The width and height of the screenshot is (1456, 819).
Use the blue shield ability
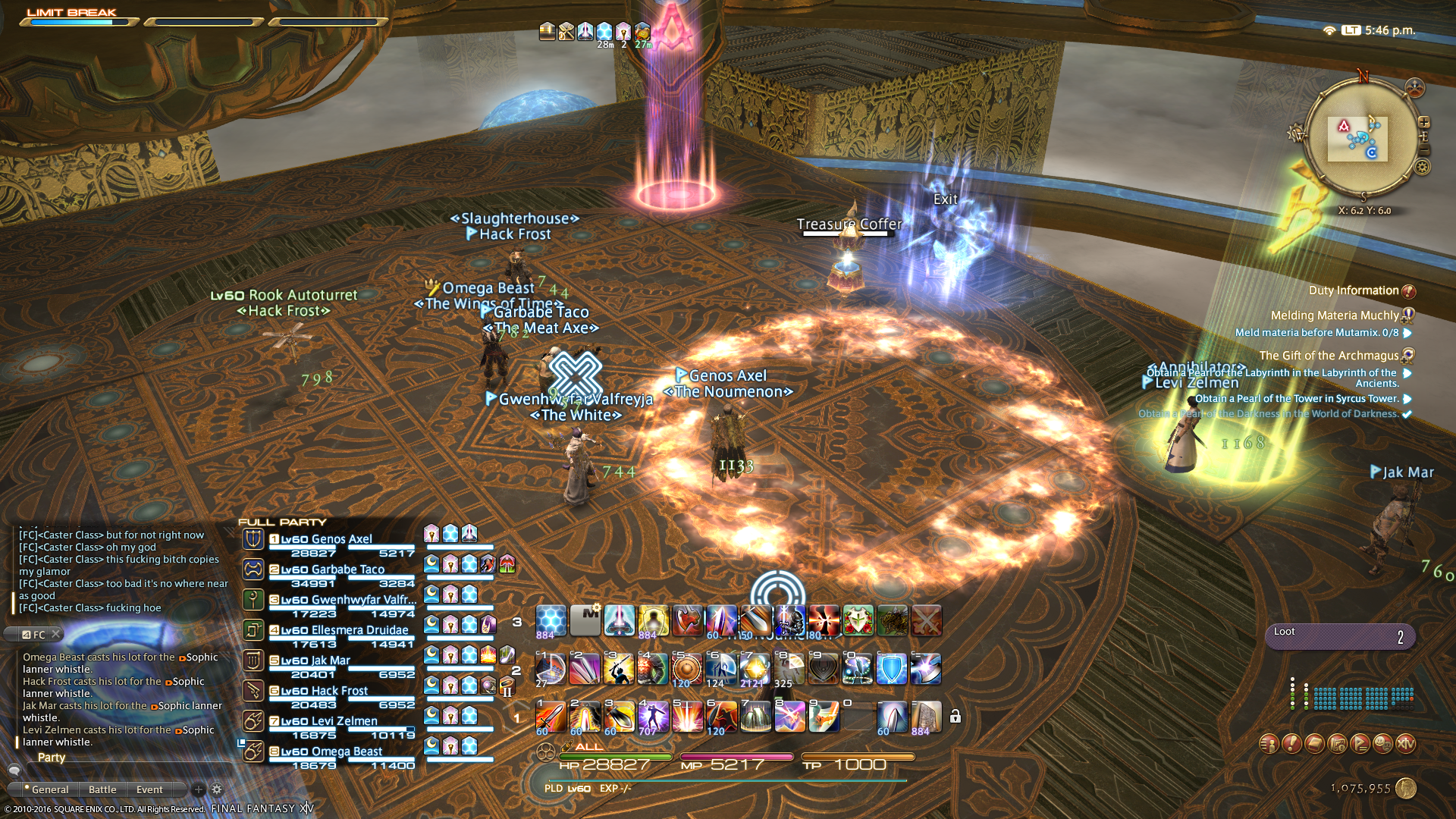[891, 669]
